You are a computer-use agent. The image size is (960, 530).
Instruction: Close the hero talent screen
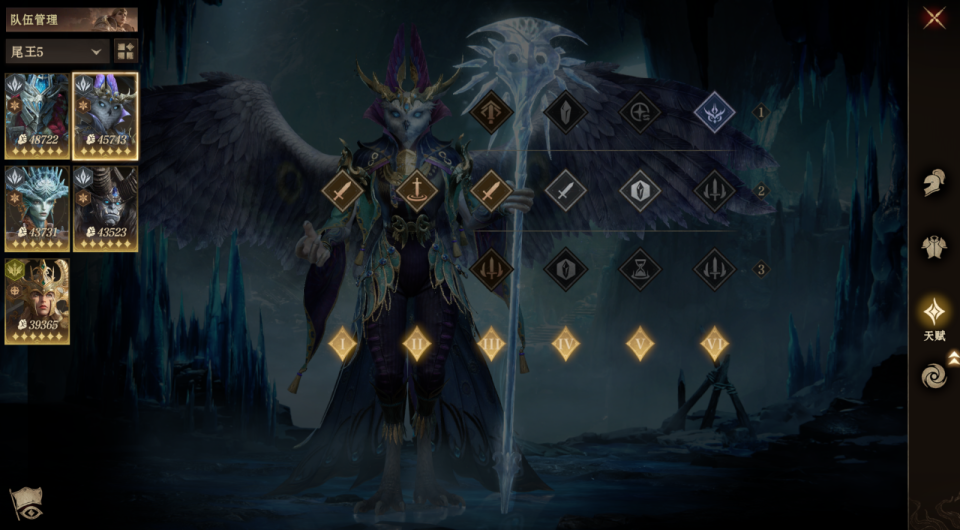(934, 17)
